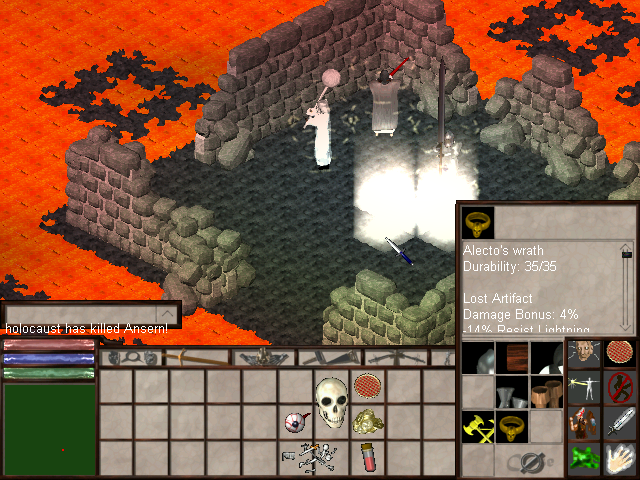Expand the chat log arrow button
640x480 pixels.
click(168, 314)
